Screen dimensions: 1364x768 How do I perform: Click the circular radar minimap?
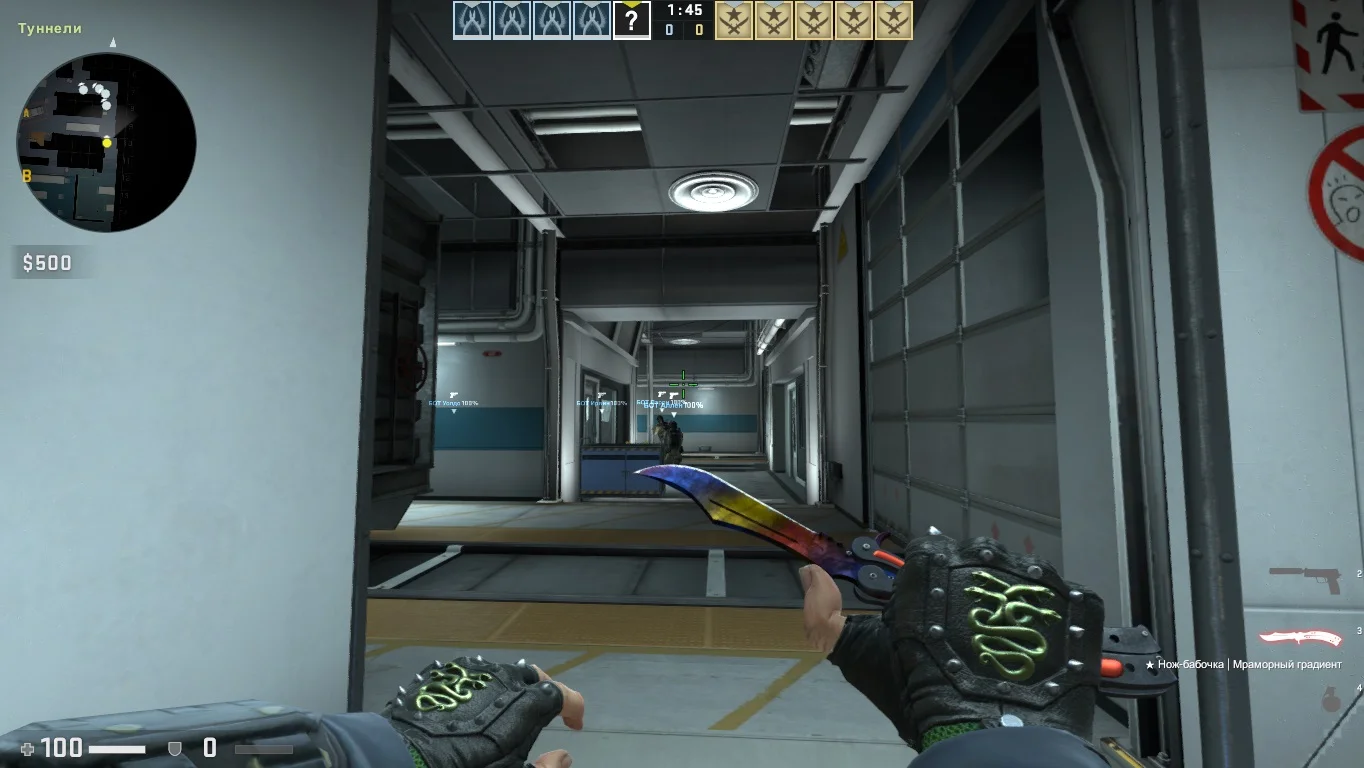tap(106, 142)
